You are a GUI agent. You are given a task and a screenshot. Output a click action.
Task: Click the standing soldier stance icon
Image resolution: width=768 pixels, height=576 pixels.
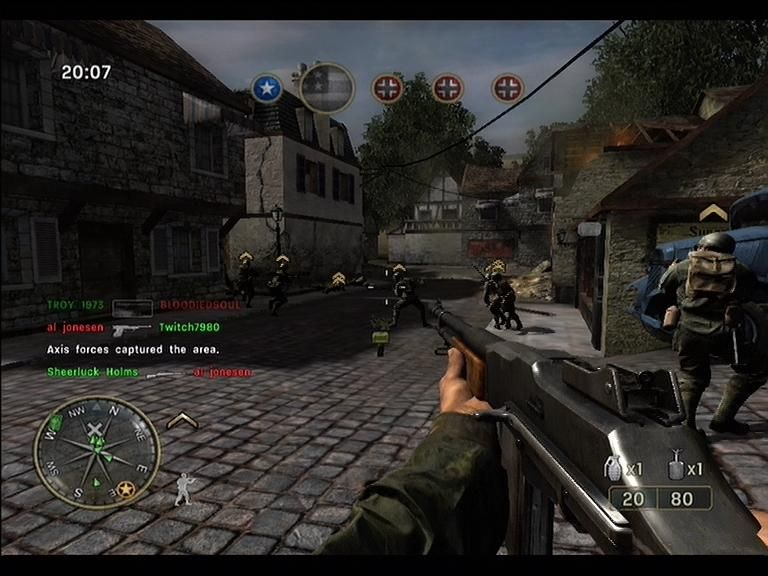[x=184, y=488]
